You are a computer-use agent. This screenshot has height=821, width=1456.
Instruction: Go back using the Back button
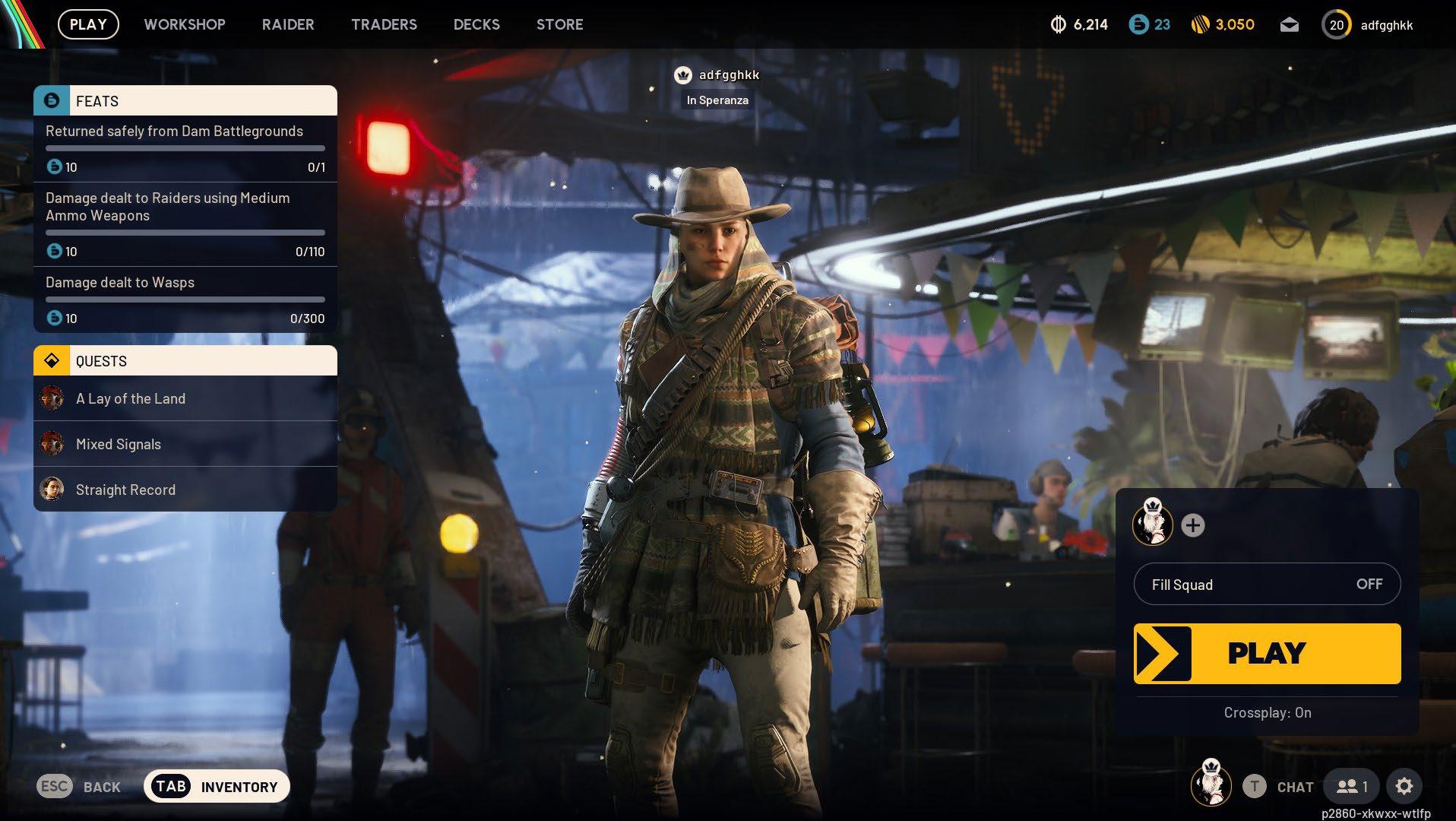click(x=79, y=787)
